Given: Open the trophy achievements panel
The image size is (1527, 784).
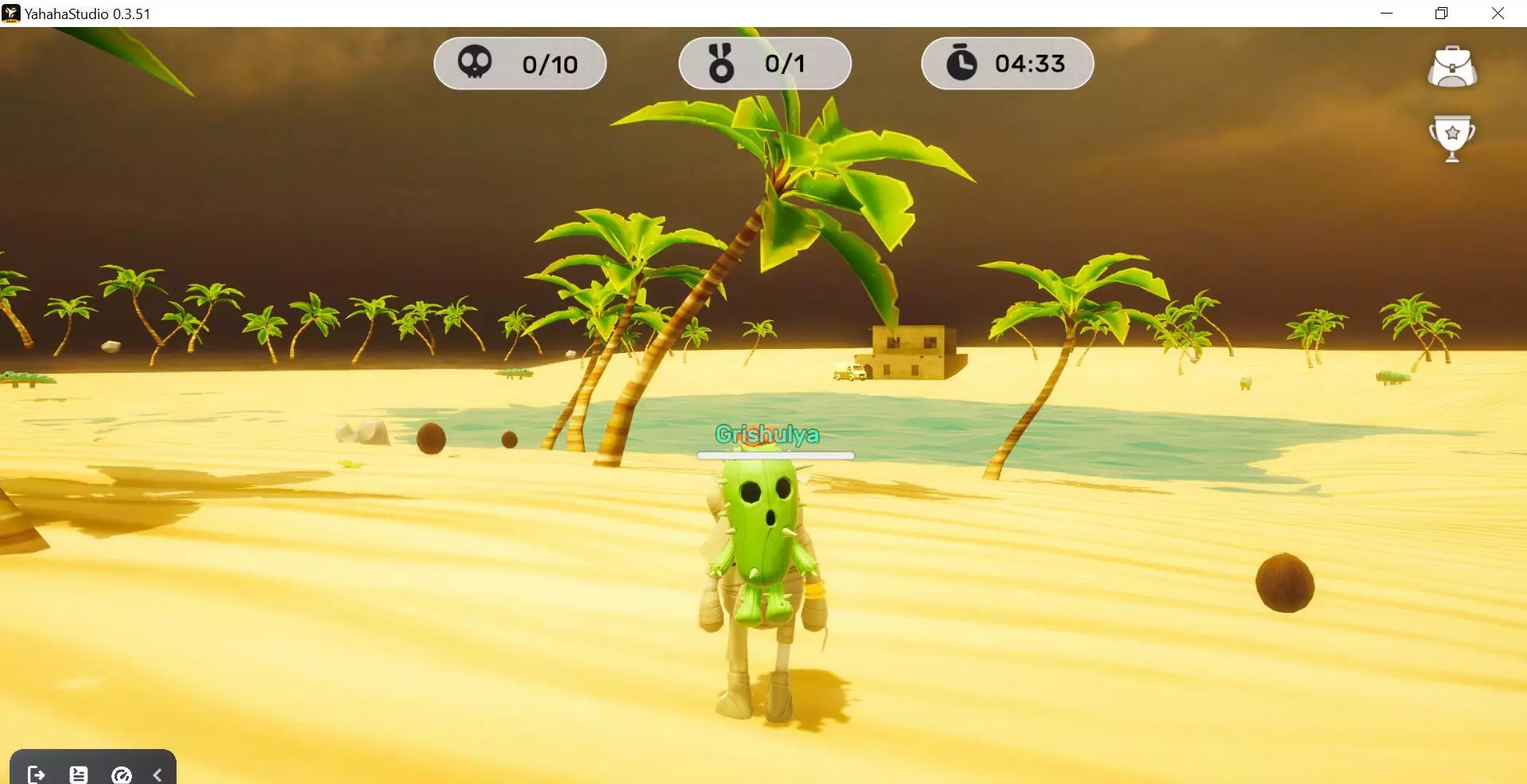Looking at the screenshot, I should tap(1452, 138).
